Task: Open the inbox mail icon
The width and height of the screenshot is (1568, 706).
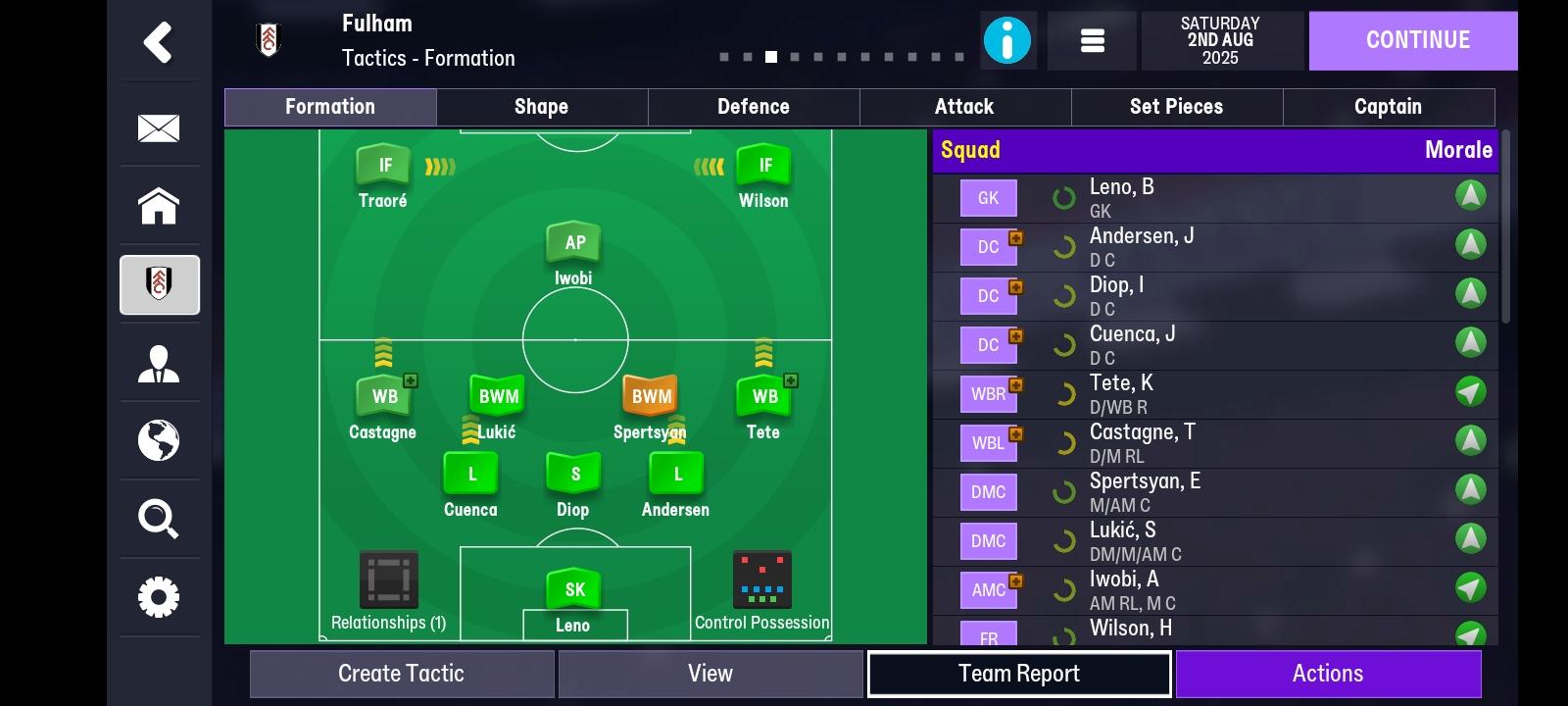Action: point(160,127)
